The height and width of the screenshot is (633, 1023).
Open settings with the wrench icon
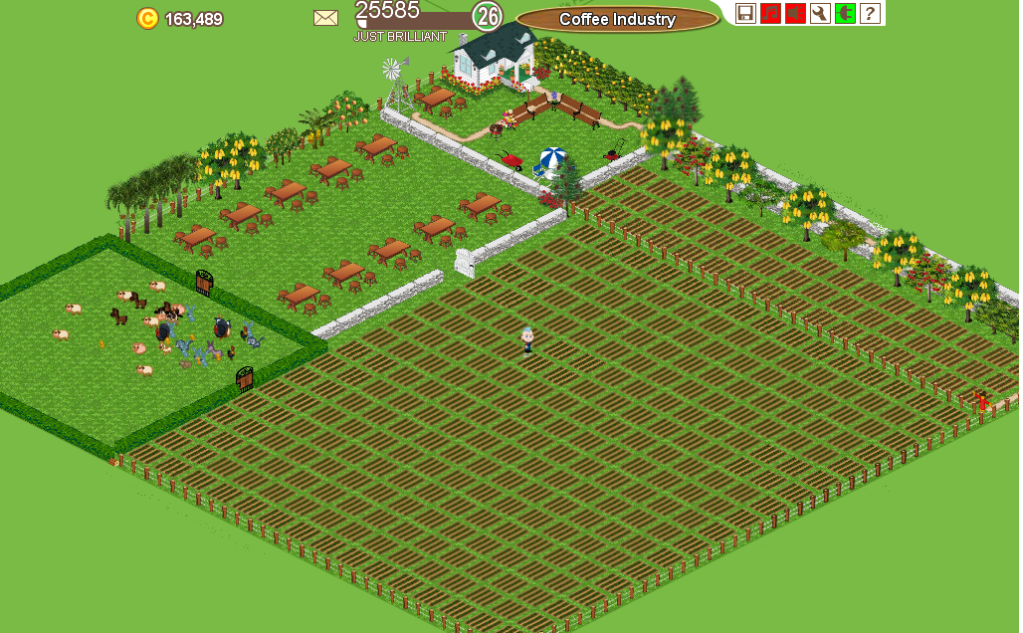[820, 13]
